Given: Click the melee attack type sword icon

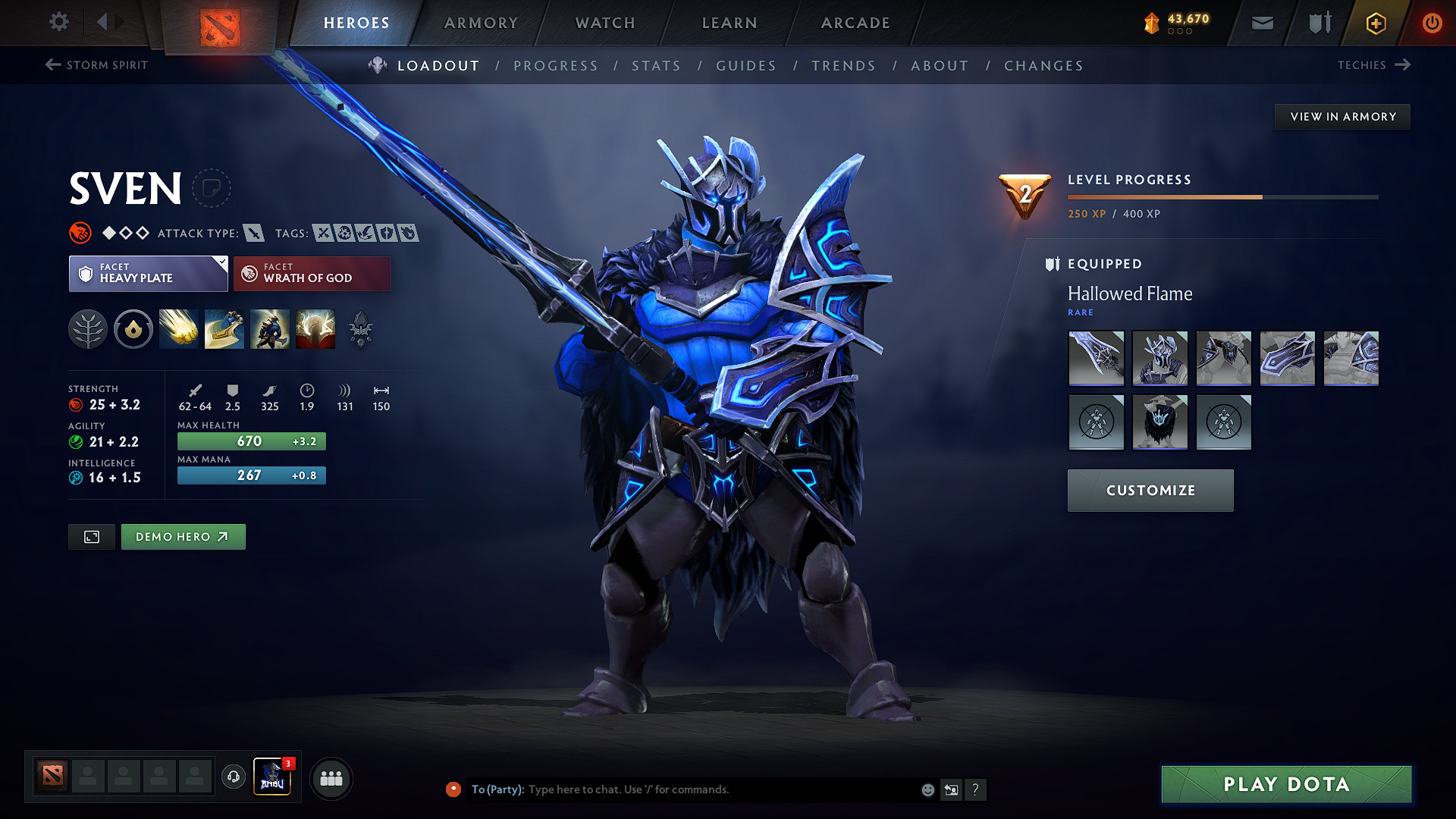Looking at the screenshot, I should (255, 233).
